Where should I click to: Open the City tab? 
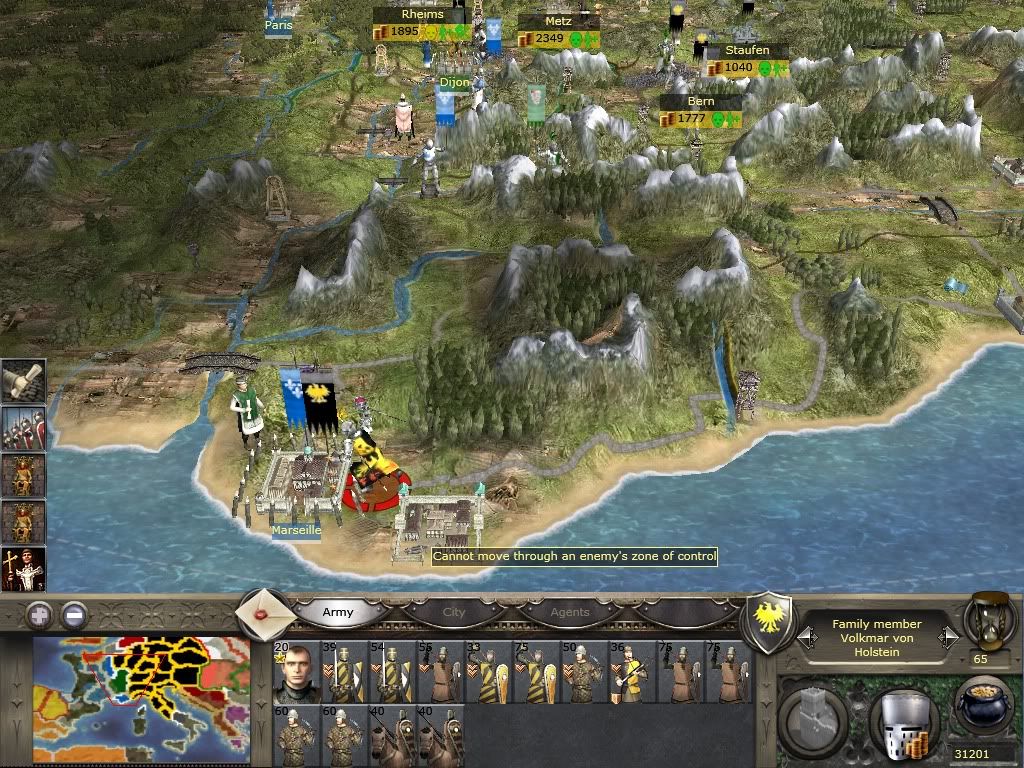point(454,612)
